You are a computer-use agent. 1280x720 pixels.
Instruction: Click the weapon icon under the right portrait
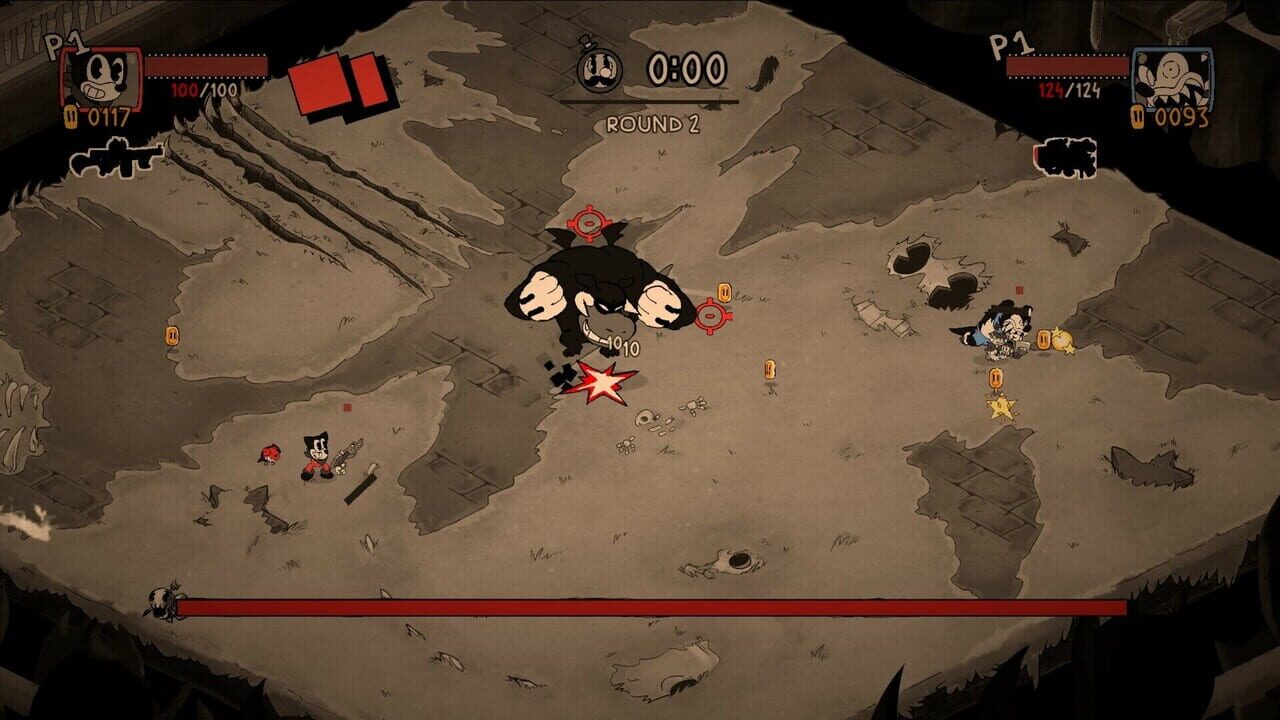pos(1063,157)
